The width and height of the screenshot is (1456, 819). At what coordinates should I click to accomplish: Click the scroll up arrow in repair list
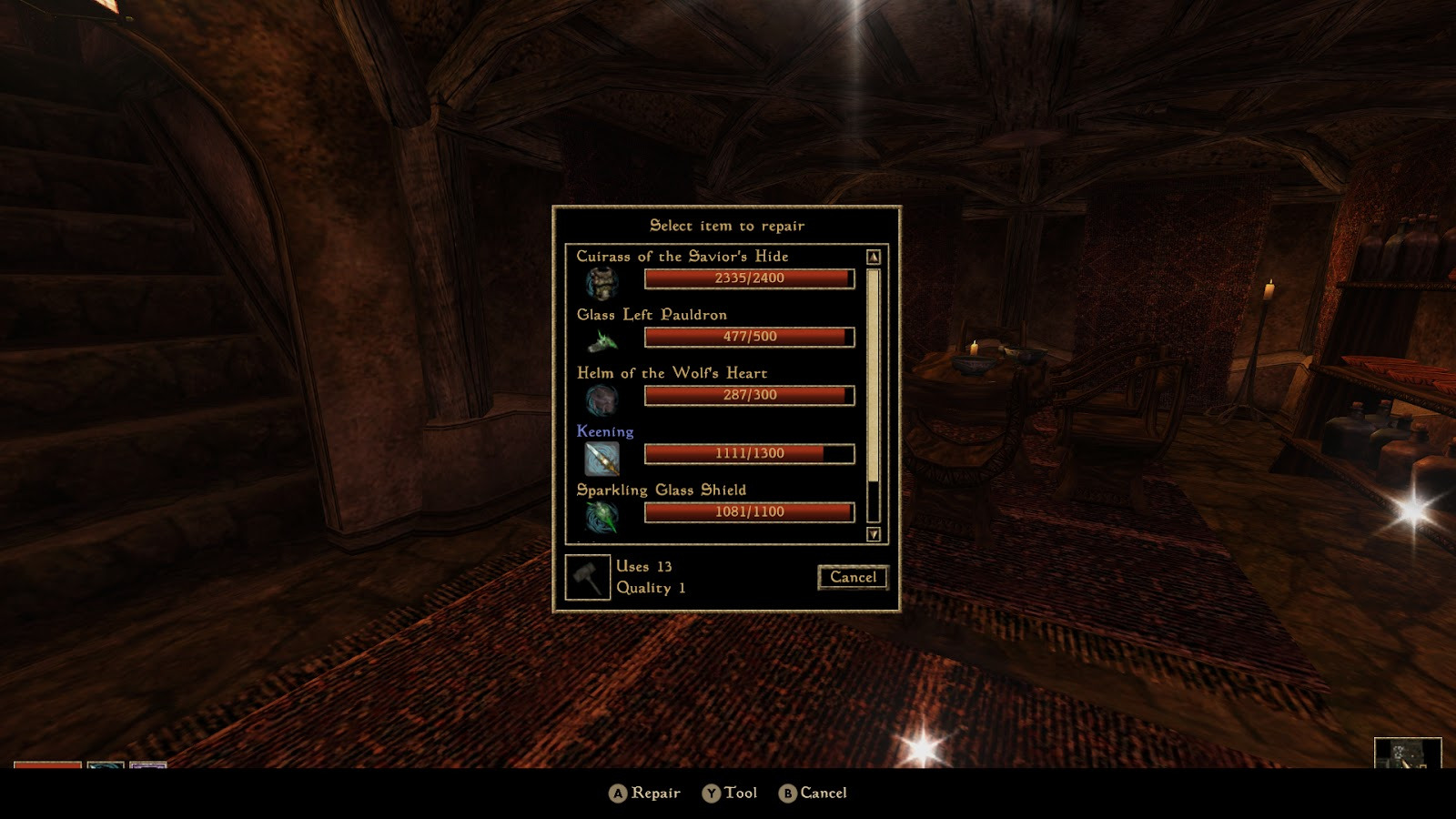pyautogui.click(x=874, y=258)
